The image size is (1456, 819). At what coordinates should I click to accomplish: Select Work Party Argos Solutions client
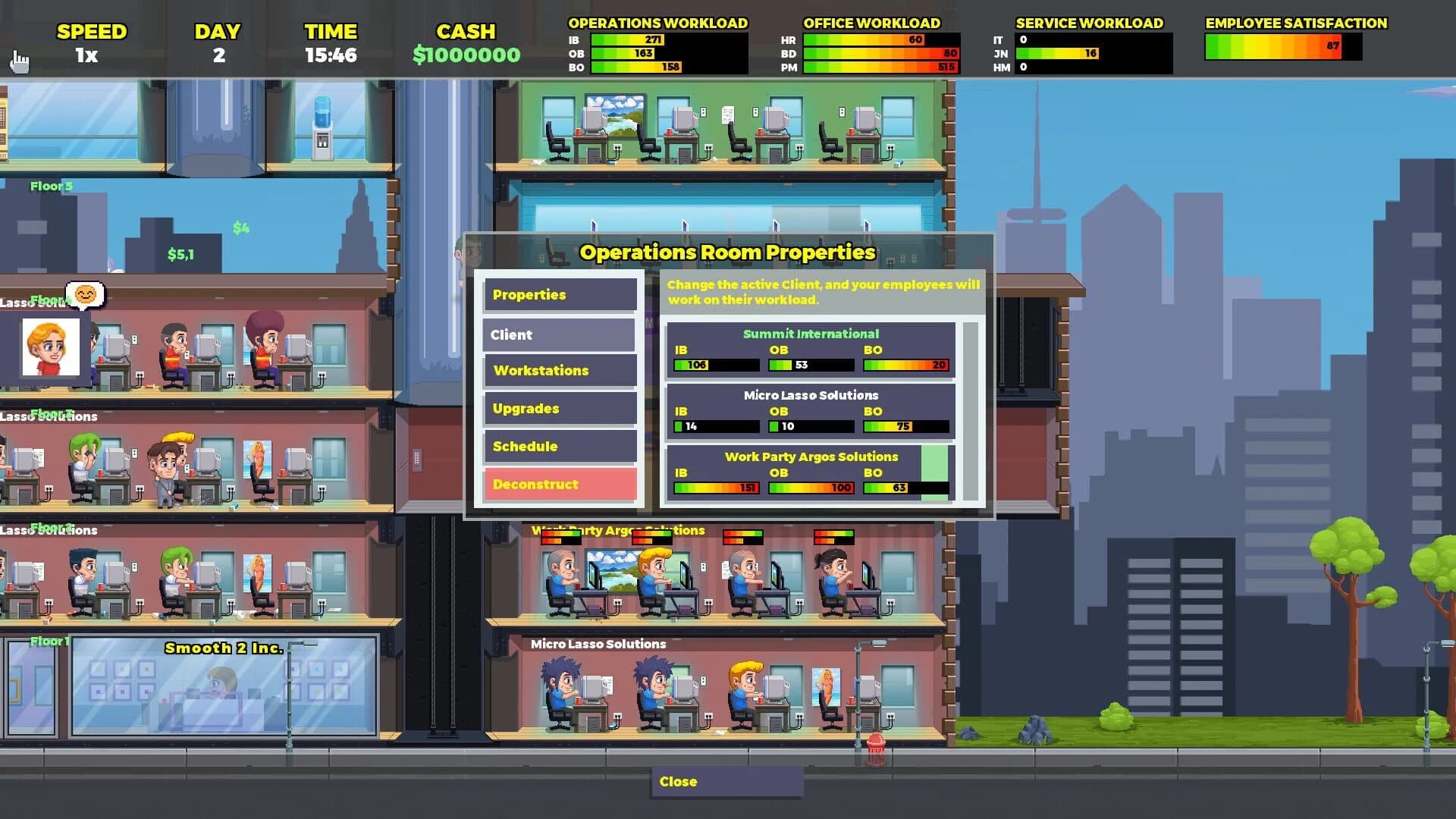pos(810,472)
